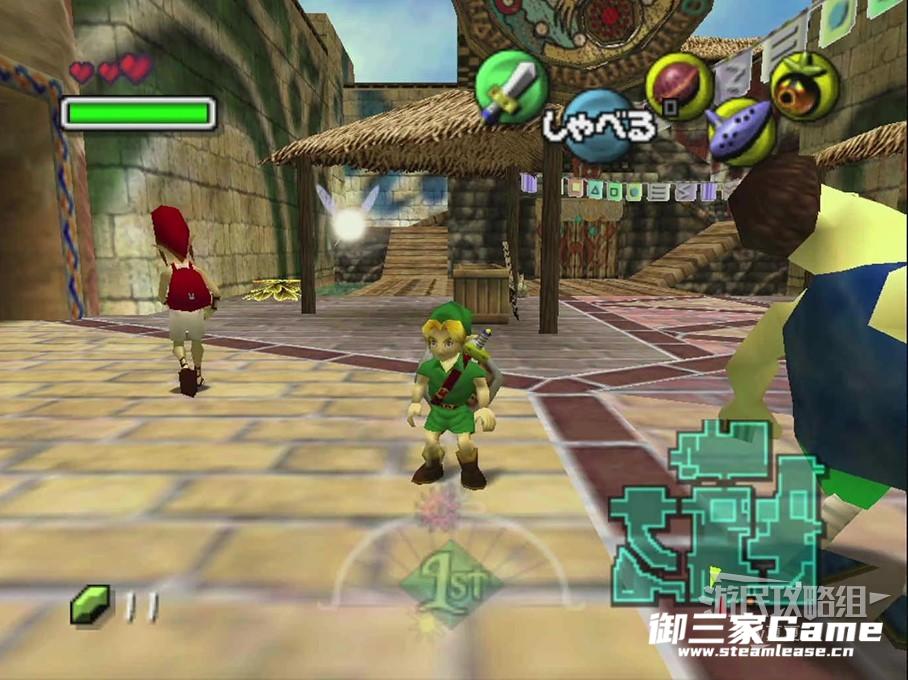Select the Kokiri Sword icon
Viewport: 908px width, 680px height.
click(x=510, y=87)
